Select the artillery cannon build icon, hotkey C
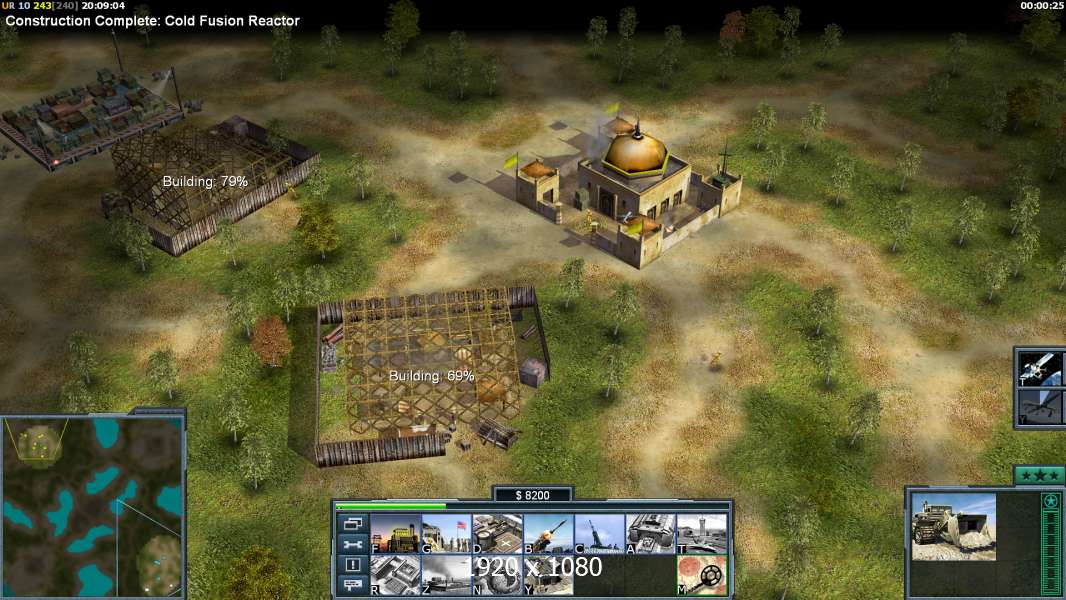Viewport: 1066px width, 600px height. pyautogui.click(x=599, y=534)
